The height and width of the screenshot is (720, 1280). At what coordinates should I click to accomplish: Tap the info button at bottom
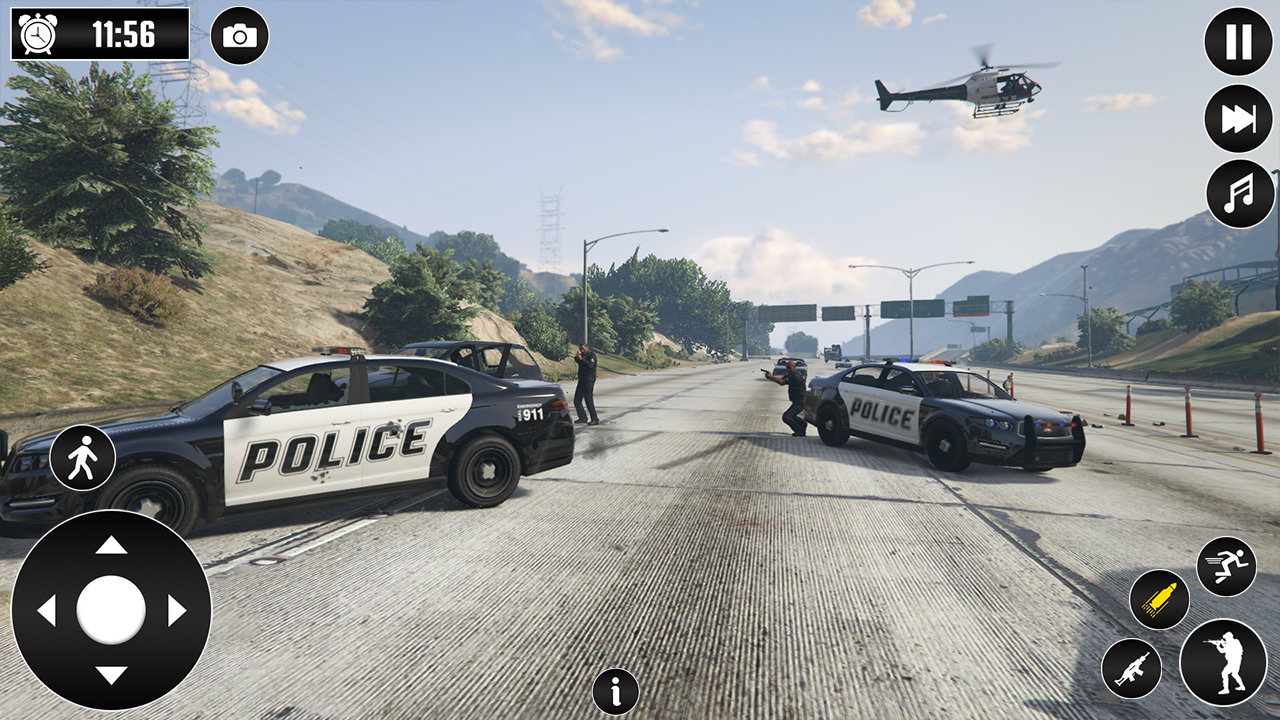point(614,691)
